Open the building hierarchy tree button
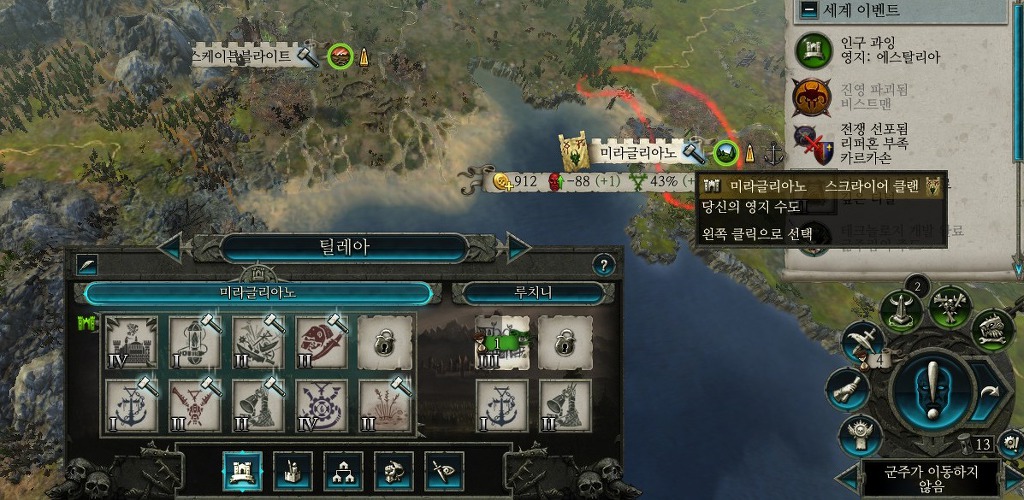 [x=342, y=471]
